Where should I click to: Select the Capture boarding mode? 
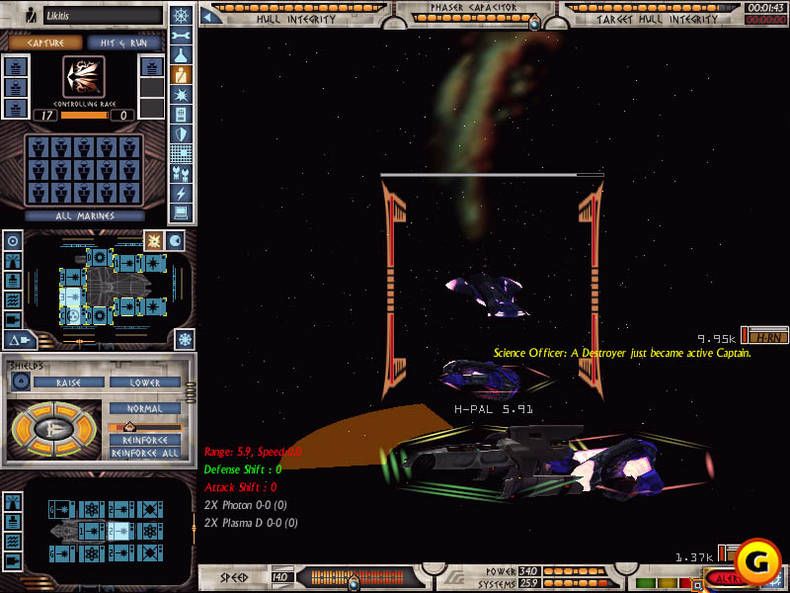point(45,43)
